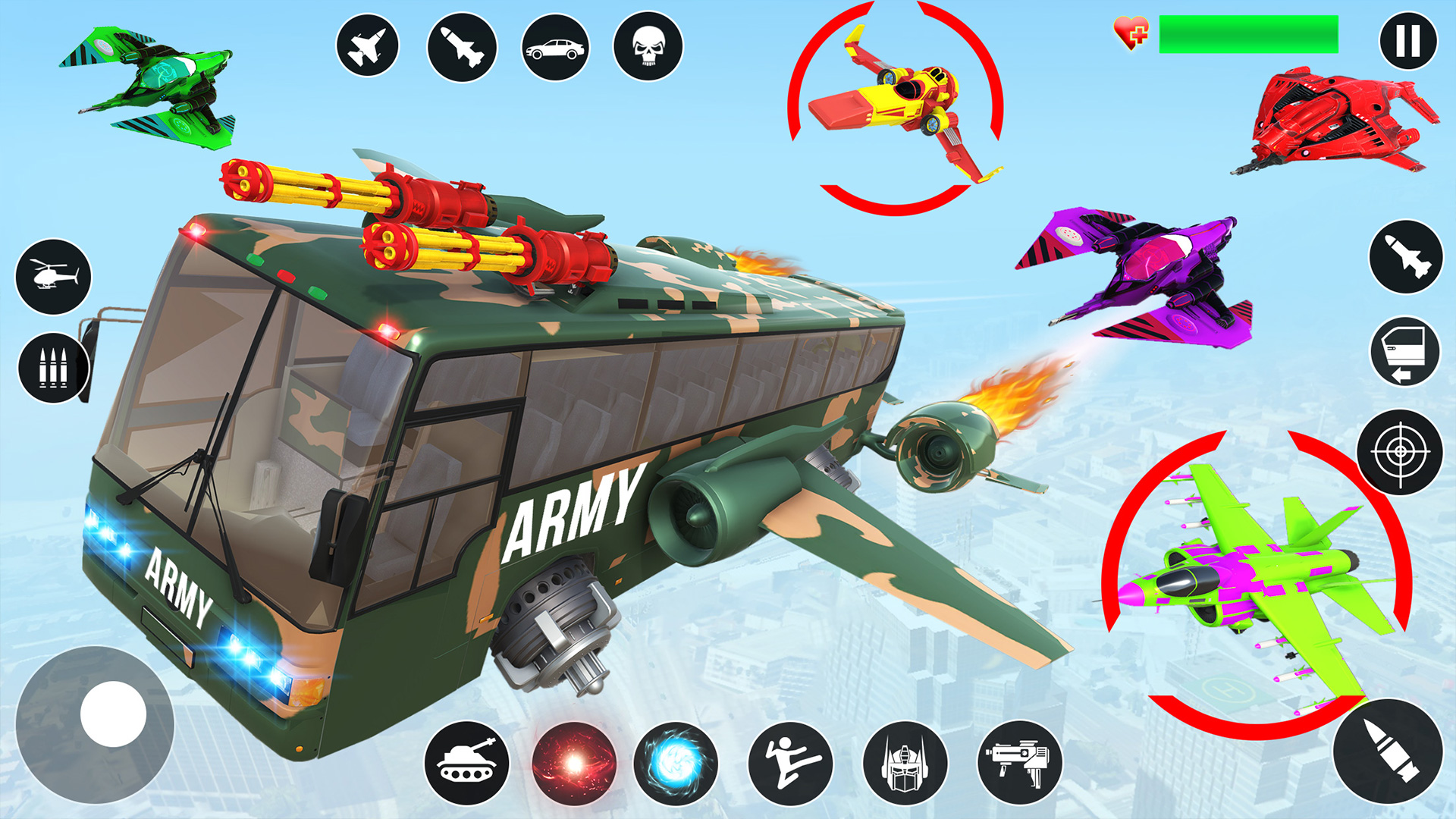Fire a missile using the missile icon

coord(461,44)
